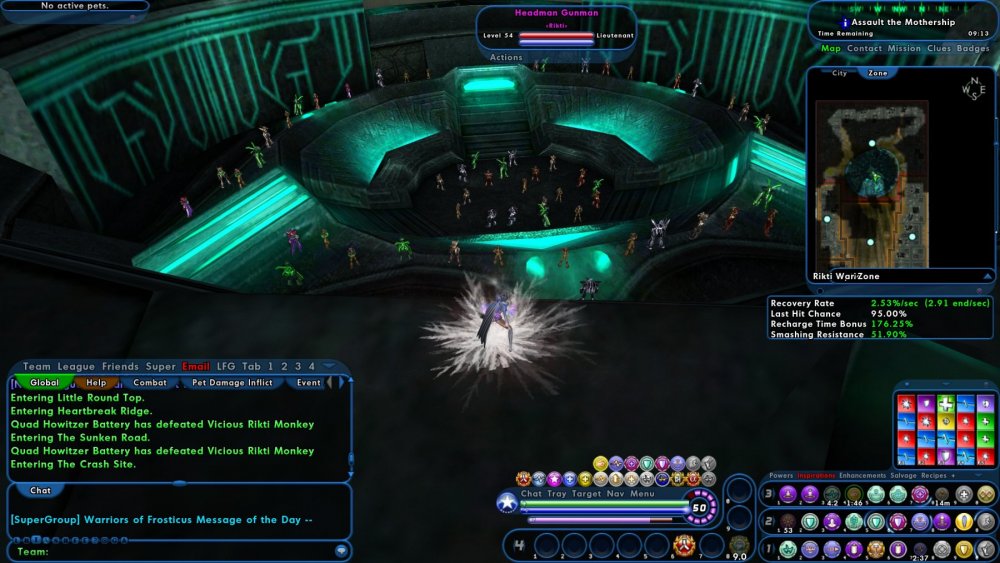
Task: Select the Combat chat tab
Action: pos(150,382)
